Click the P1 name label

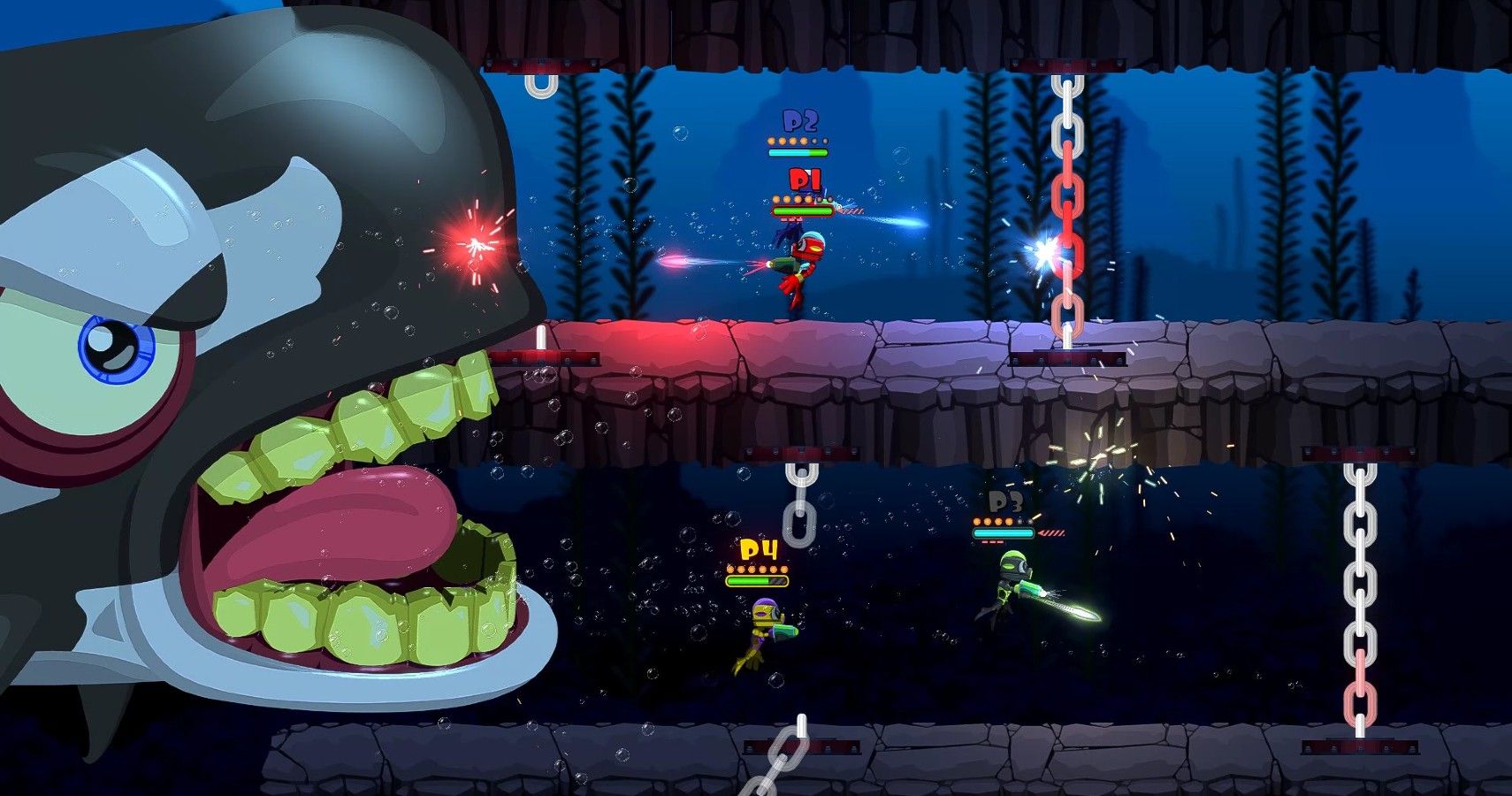(x=804, y=180)
